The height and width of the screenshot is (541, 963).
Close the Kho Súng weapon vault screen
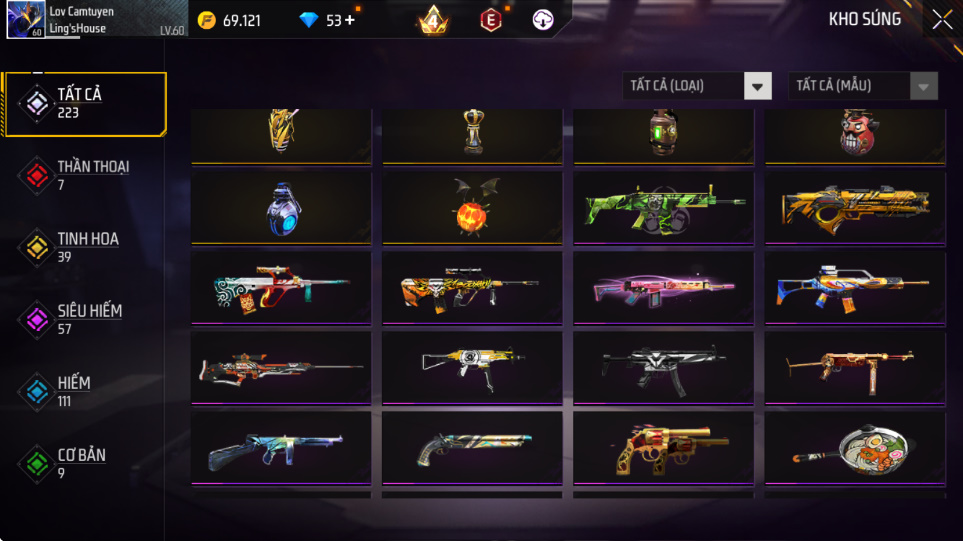tap(941, 20)
